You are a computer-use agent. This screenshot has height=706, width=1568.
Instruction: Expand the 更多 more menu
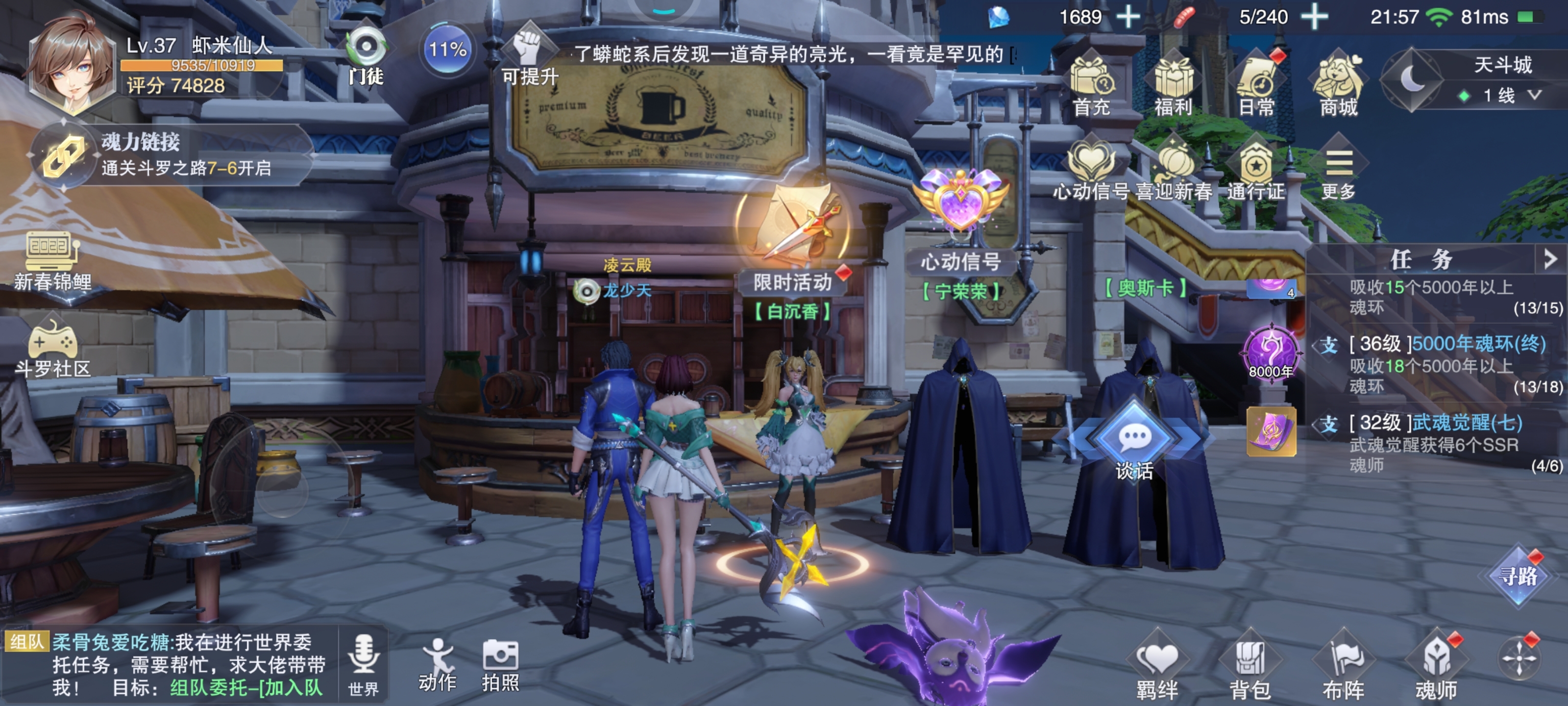coord(1339,171)
